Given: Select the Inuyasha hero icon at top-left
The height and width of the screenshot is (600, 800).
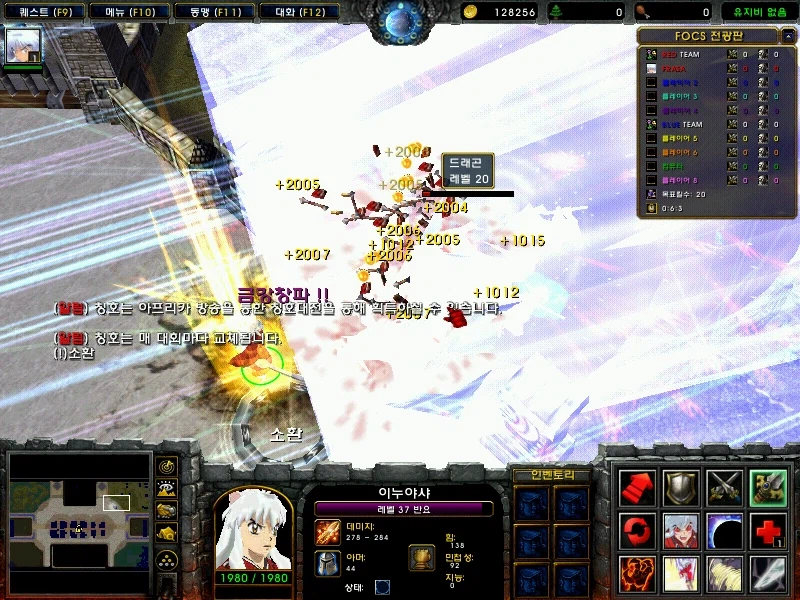Looking at the screenshot, I should [24, 45].
